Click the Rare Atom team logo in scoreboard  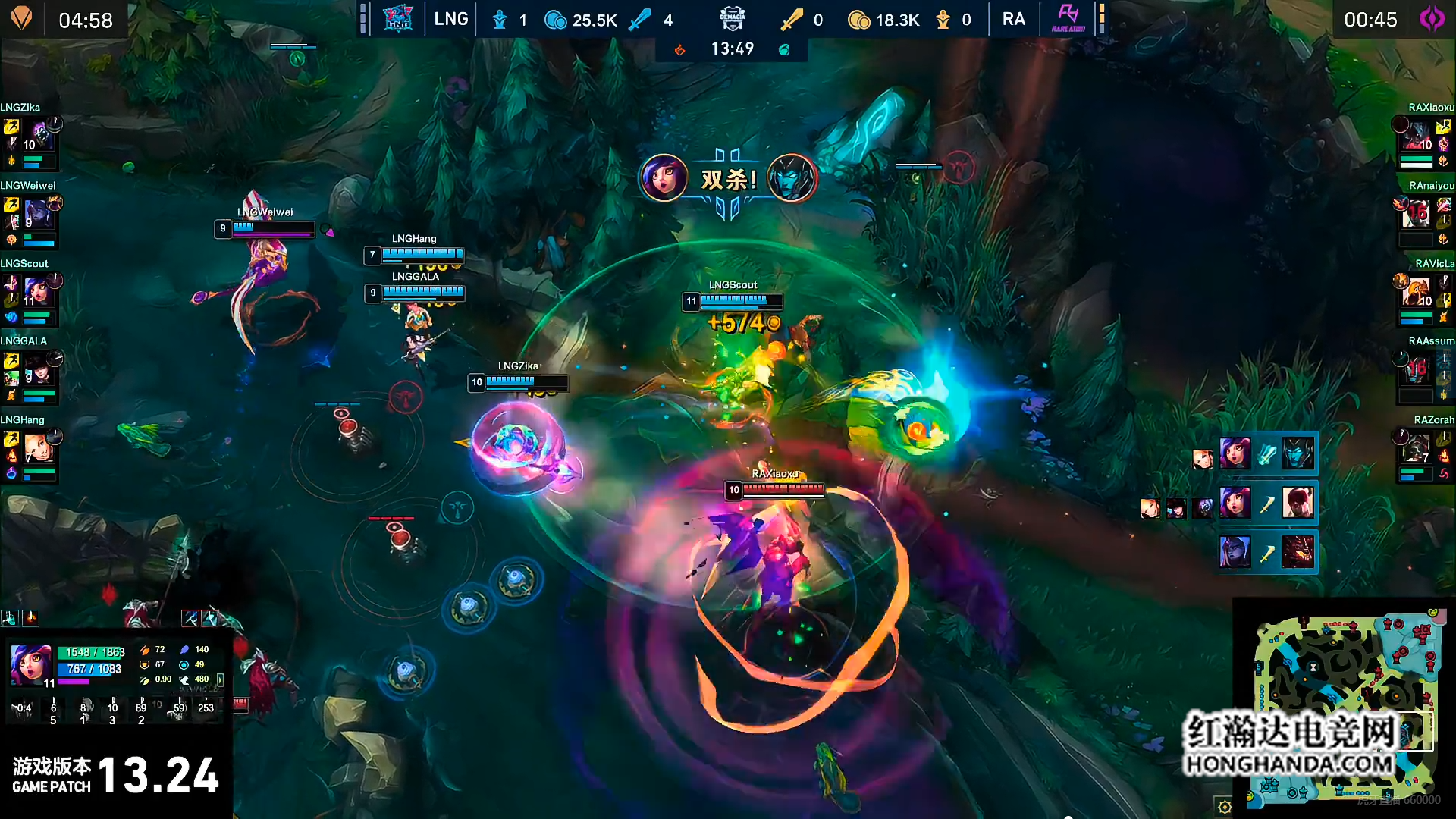1068,19
